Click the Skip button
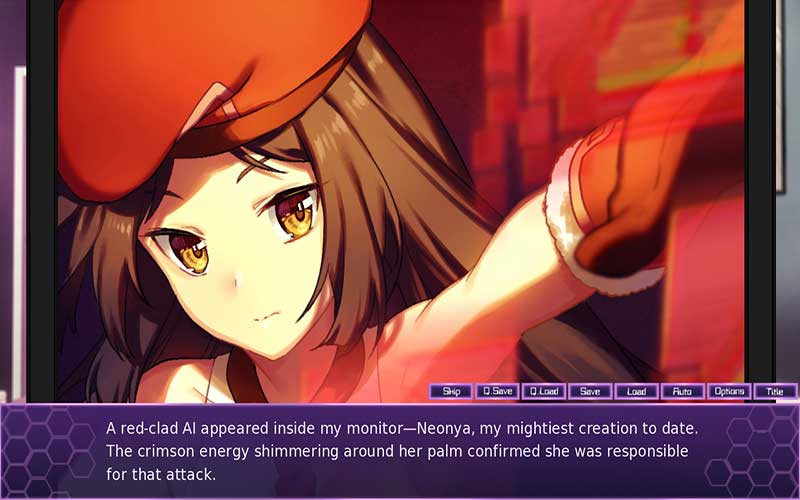This screenshot has width=800, height=500. (x=451, y=392)
